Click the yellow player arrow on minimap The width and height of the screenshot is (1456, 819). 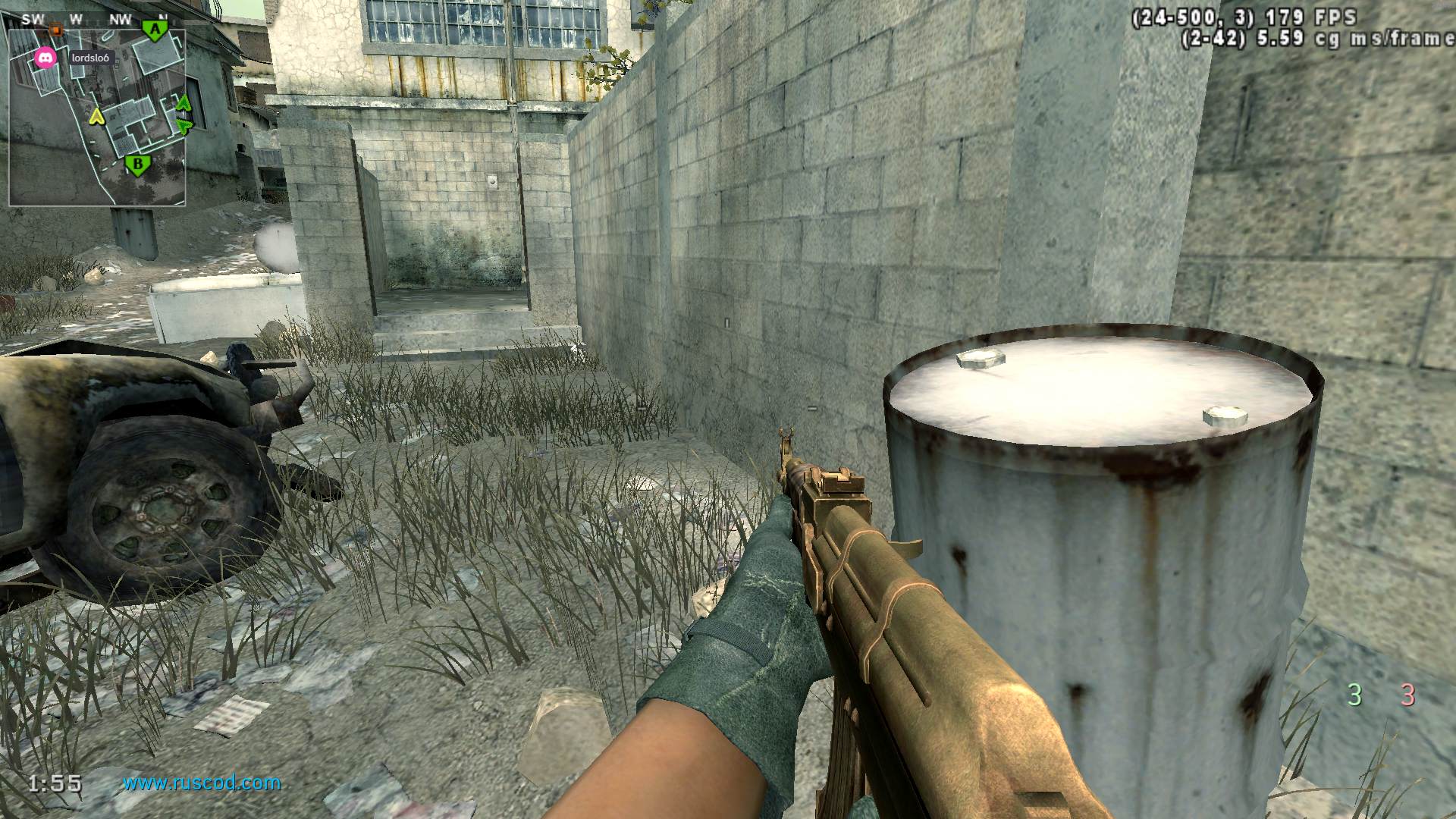[96, 116]
